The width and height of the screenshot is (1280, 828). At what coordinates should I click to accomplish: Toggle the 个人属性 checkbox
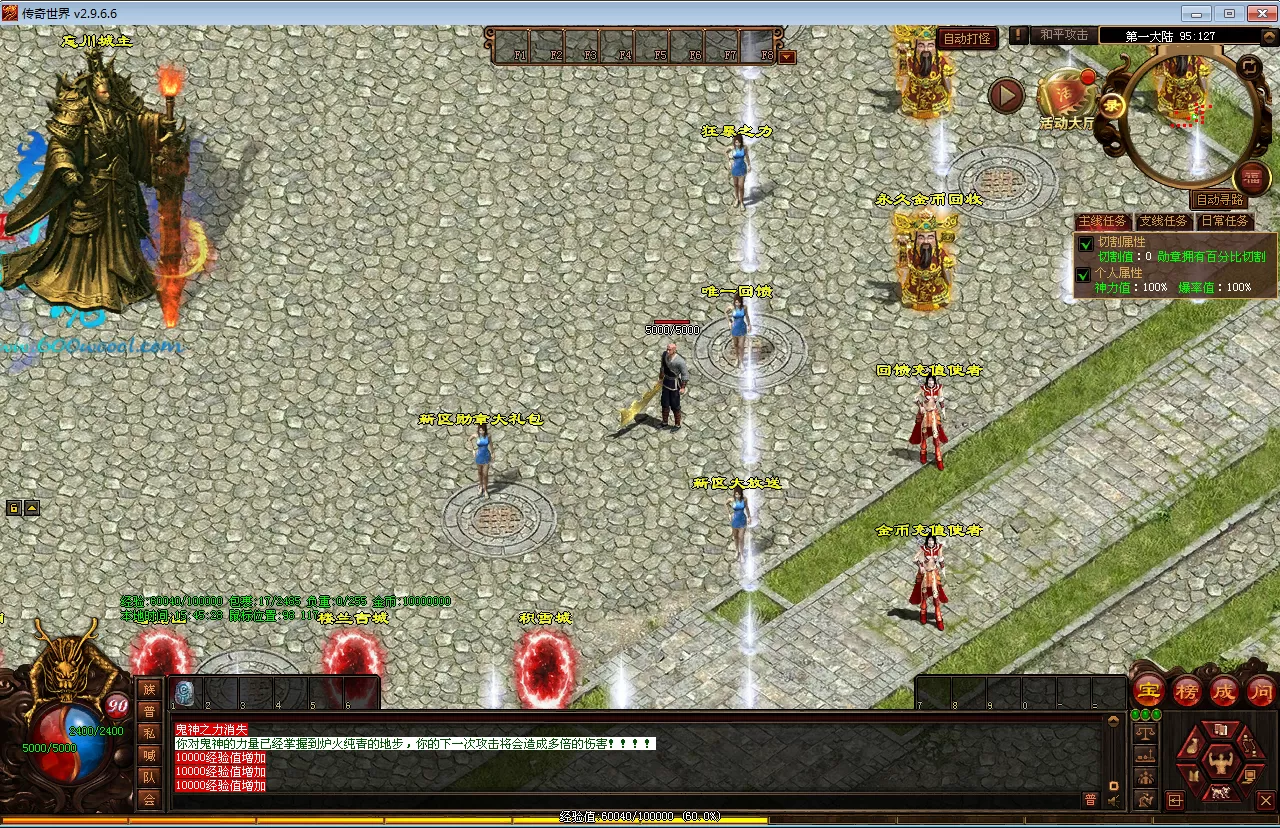1084,274
